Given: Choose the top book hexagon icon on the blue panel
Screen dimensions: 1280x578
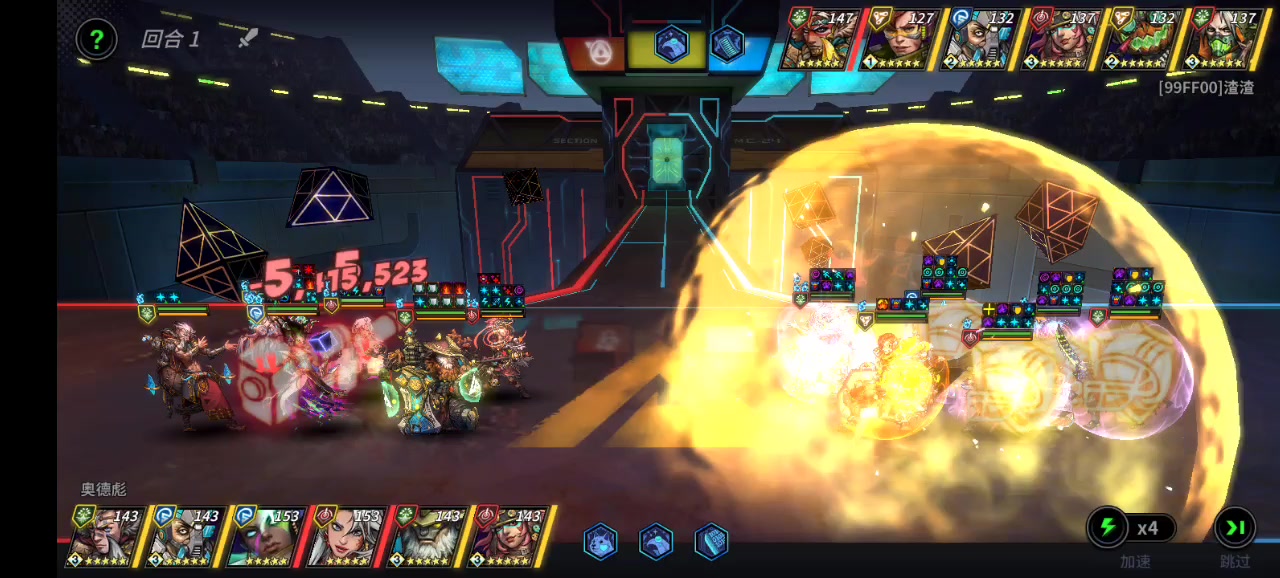Looking at the screenshot, I should click(x=727, y=44).
